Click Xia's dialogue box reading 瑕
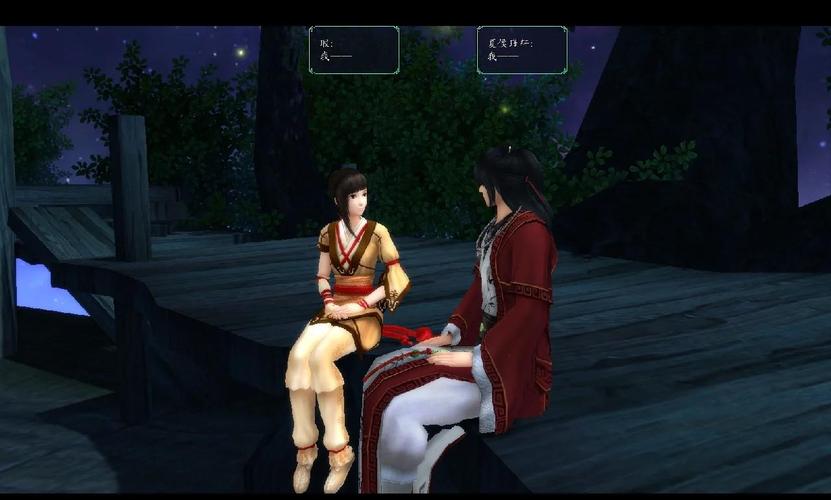Viewport: 831px width, 500px height. click(354, 50)
